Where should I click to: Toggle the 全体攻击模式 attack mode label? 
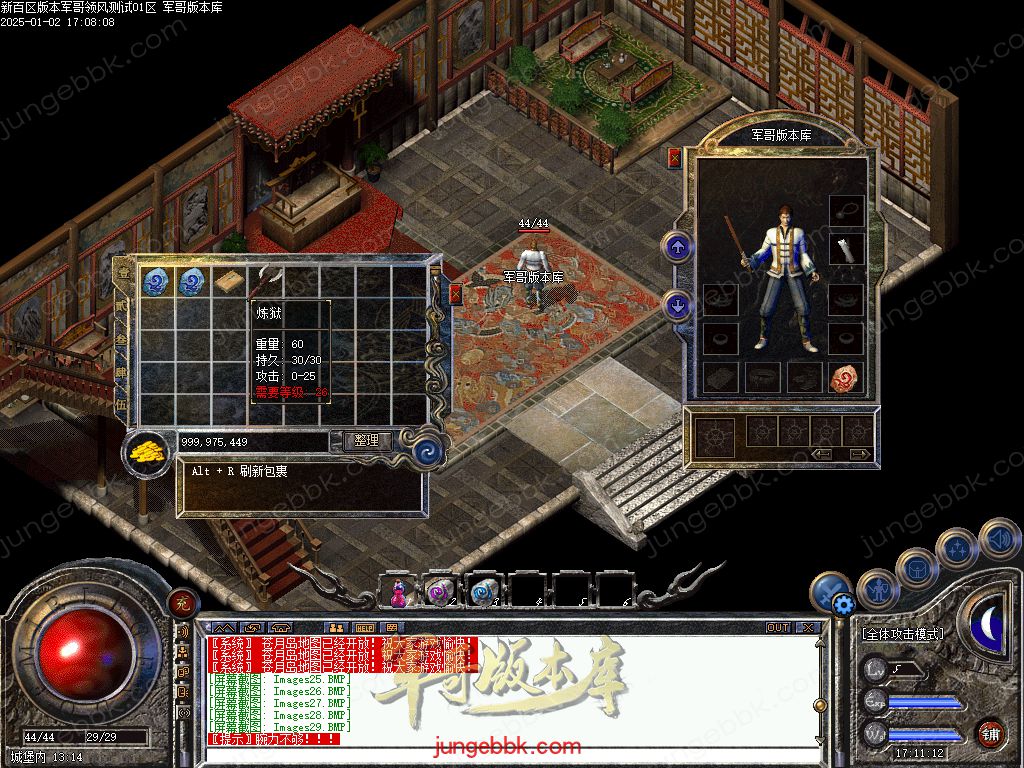901,634
